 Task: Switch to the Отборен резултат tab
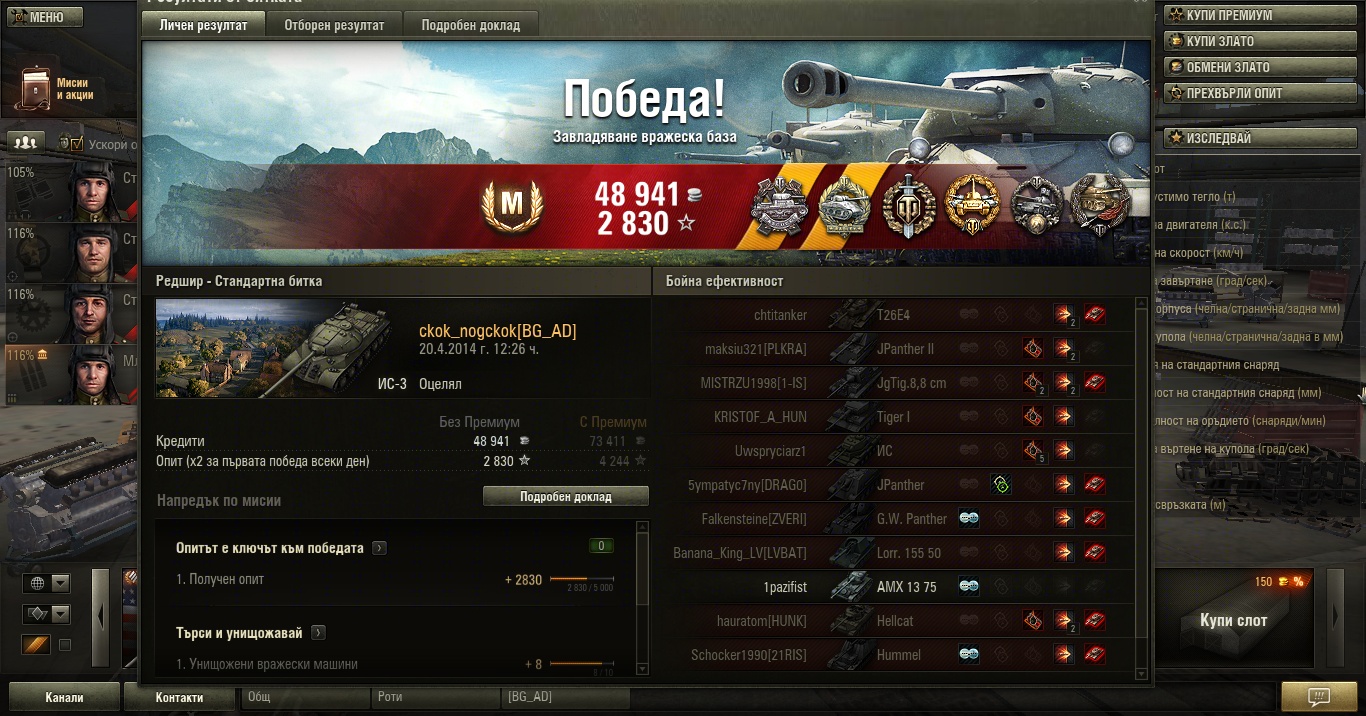coord(333,25)
